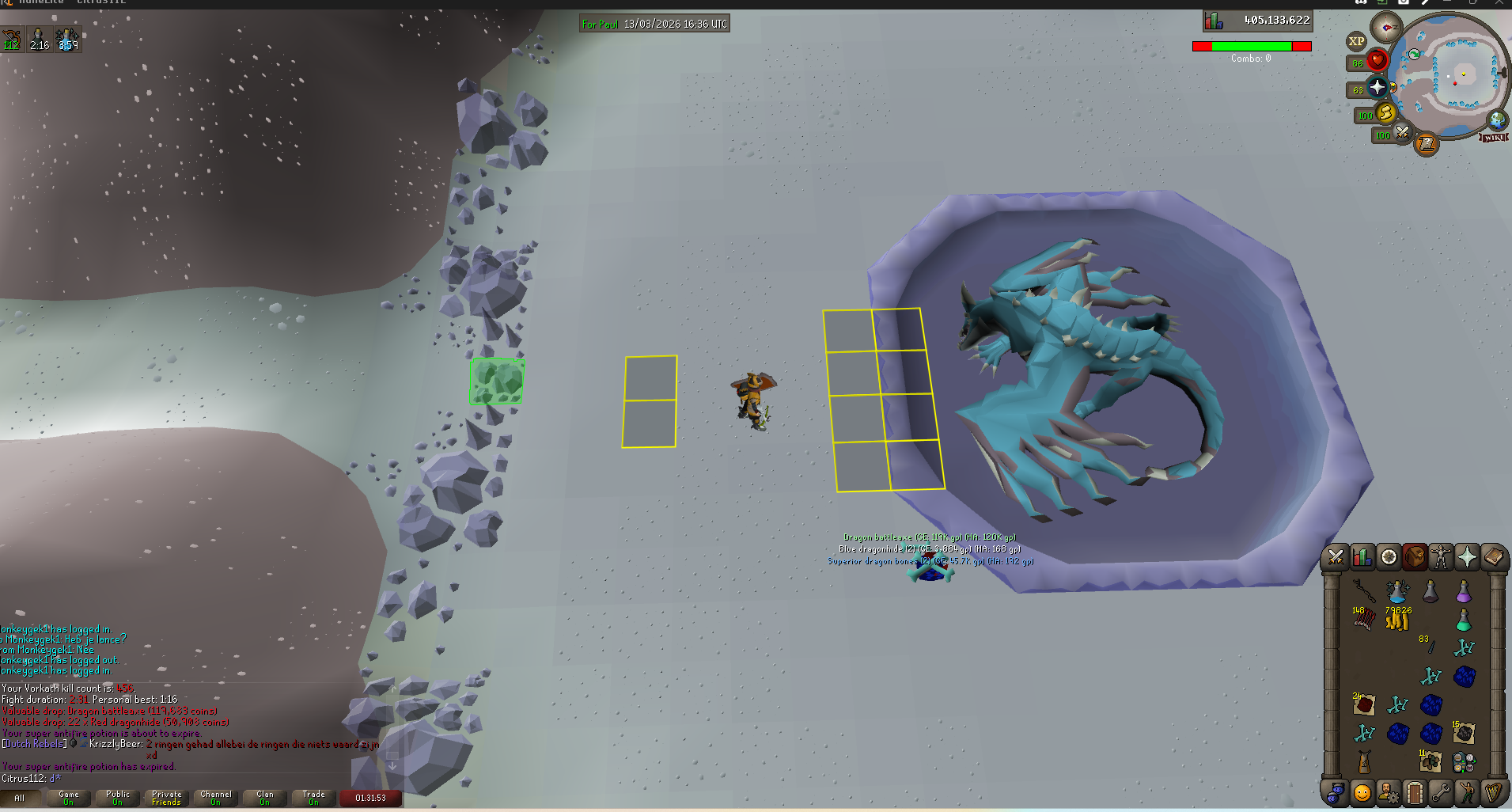The width and height of the screenshot is (1512, 812).
Task: Select the stack of 148 red bolts
Action: 1362,620
